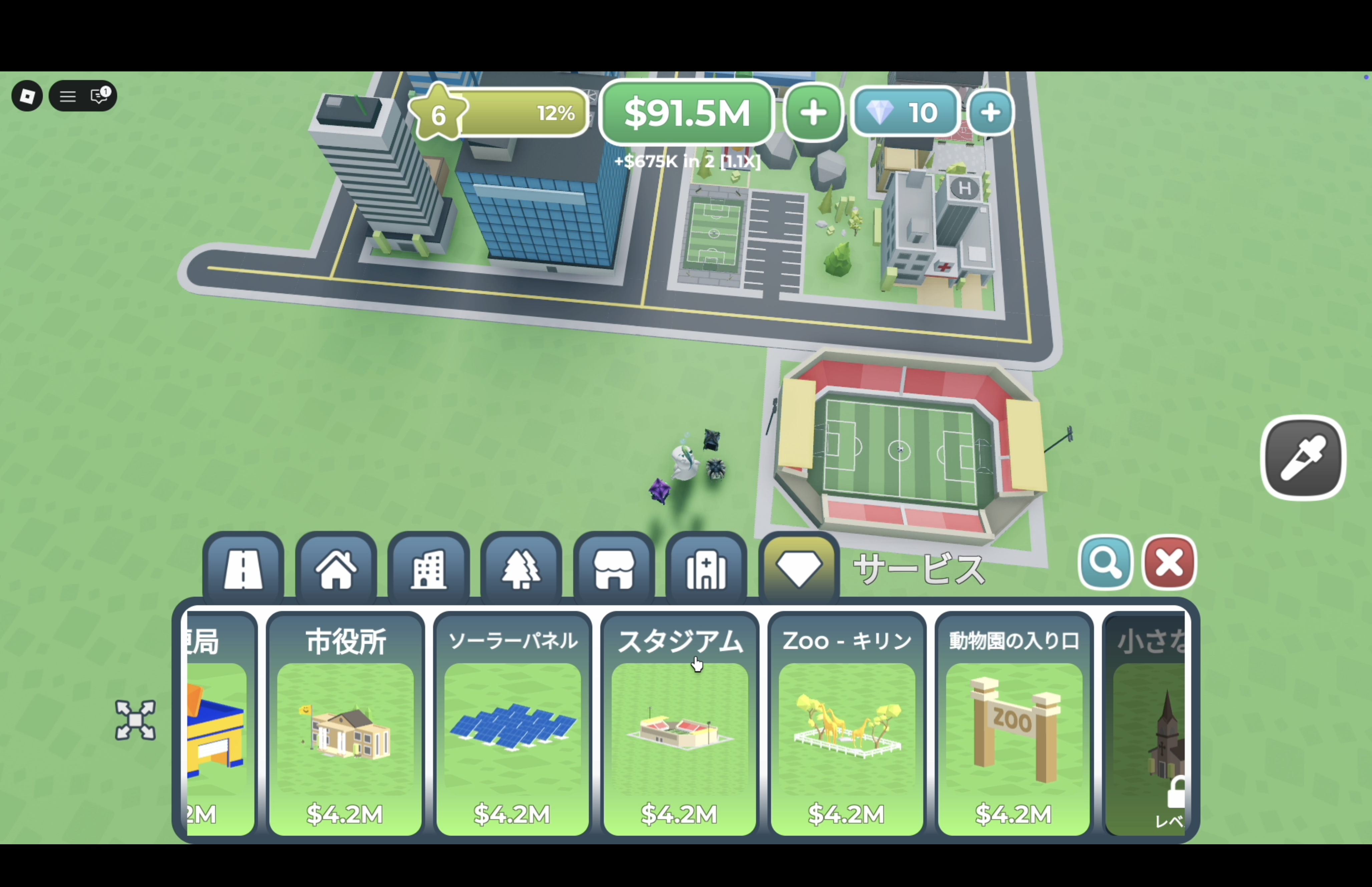Open the Roblox chat bubble icon
Viewport: 1372px width, 887px height.
point(100,96)
